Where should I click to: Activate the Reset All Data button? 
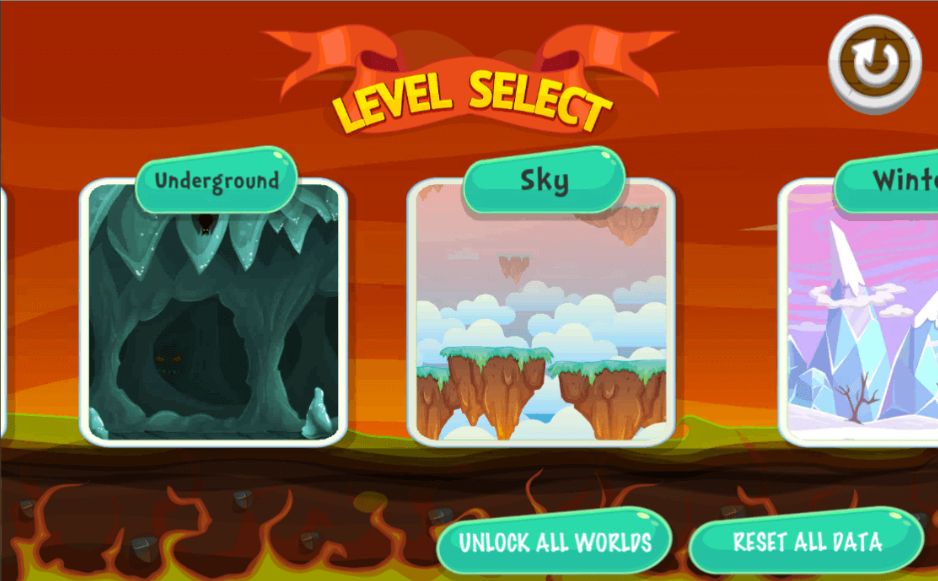coord(806,543)
